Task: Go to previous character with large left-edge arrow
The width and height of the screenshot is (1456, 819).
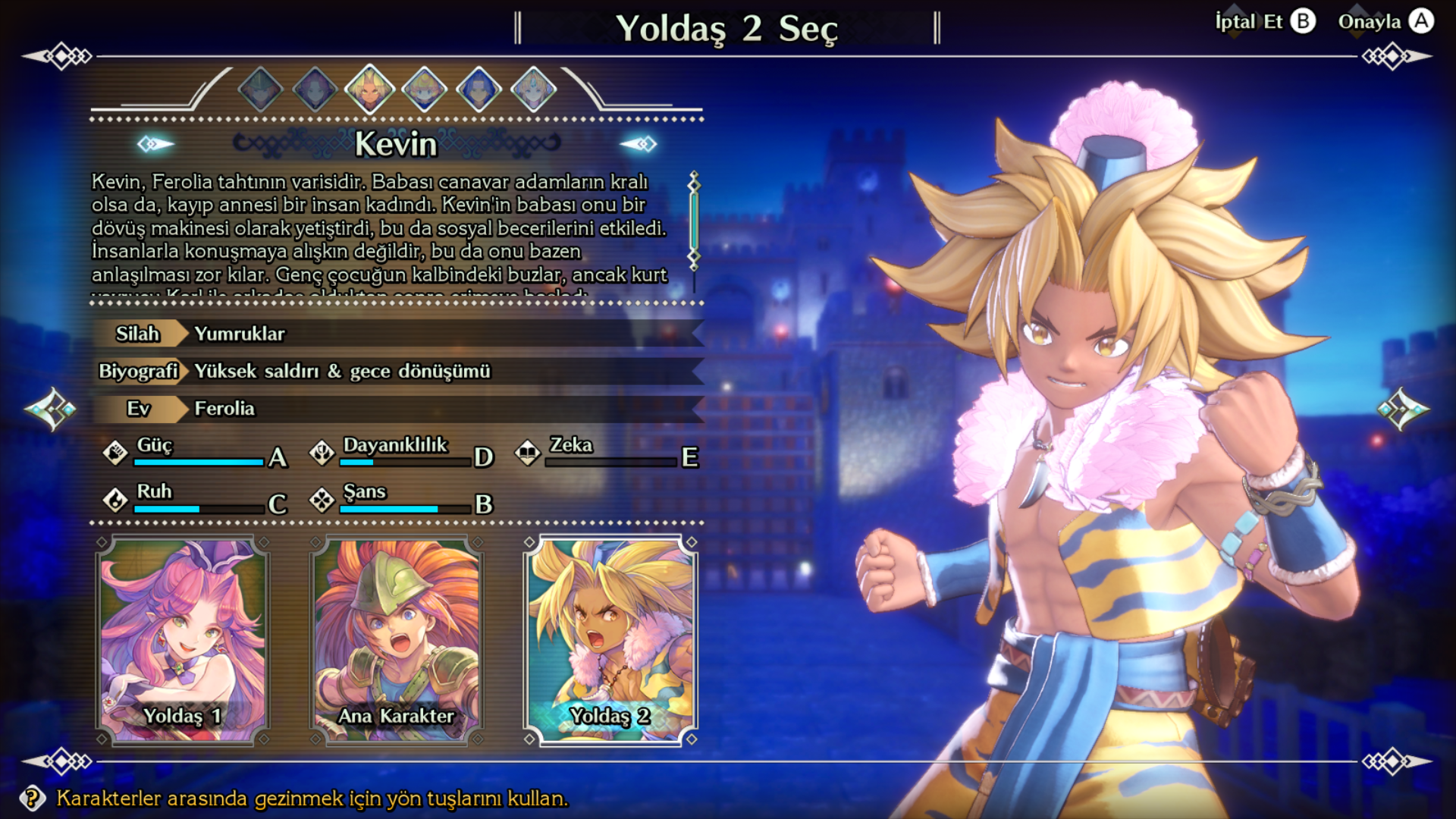Action: click(x=50, y=409)
